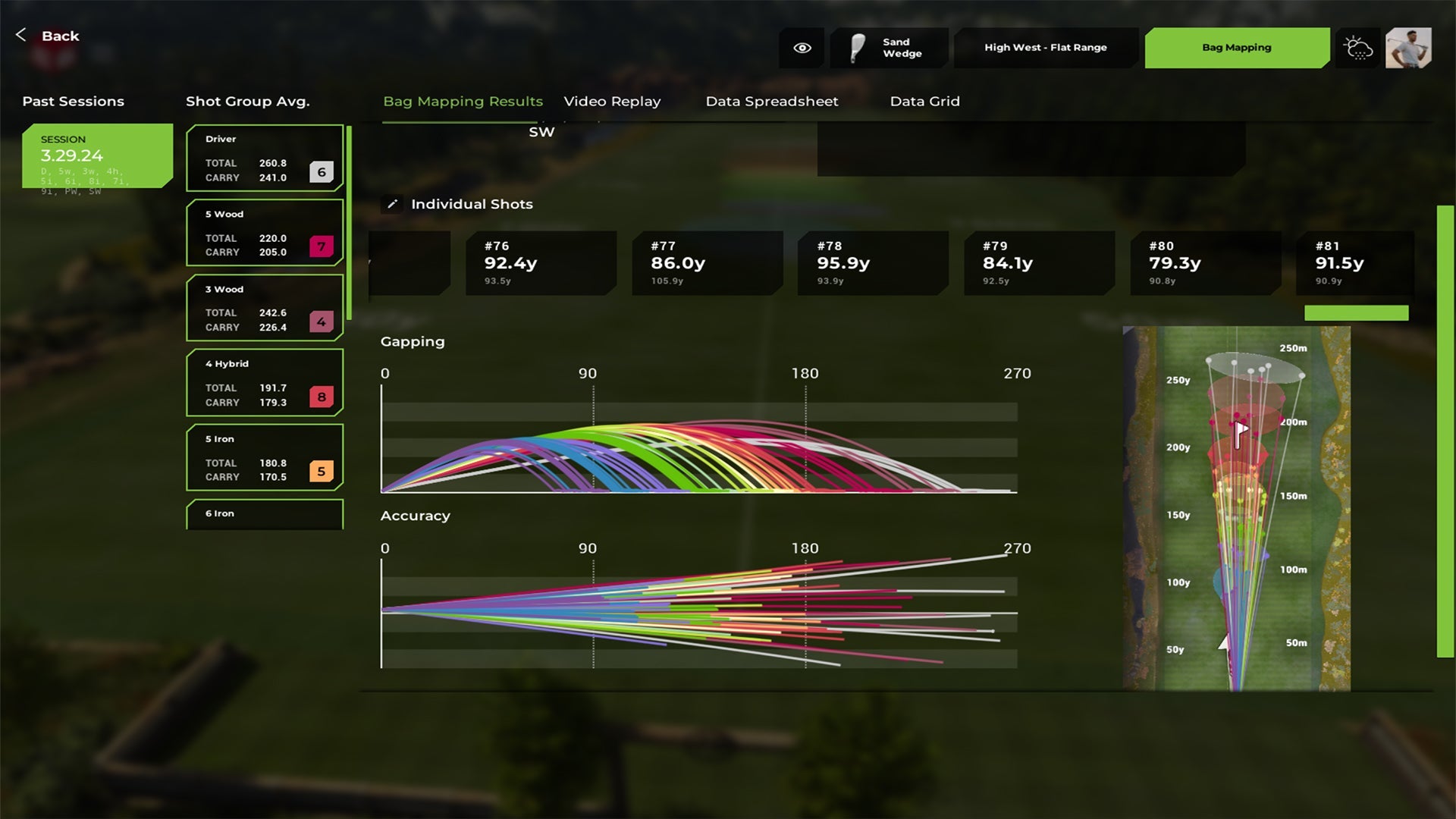Click the player avatar portrait
The width and height of the screenshot is (1456, 819).
point(1409,48)
